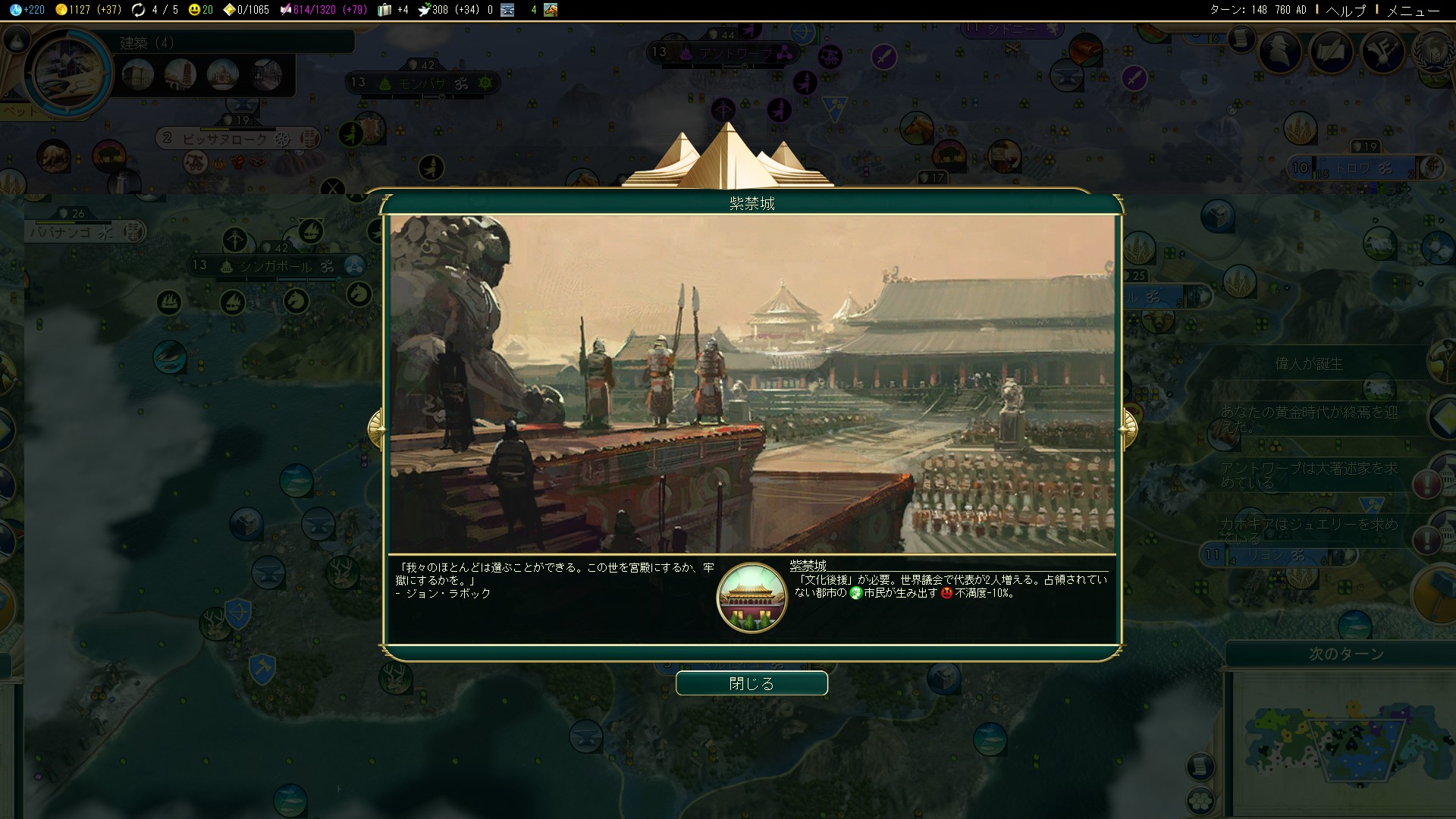Screen dimensions: 1456x819
Task: Click the left arrow of the wonder popup
Action: tap(377, 428)
